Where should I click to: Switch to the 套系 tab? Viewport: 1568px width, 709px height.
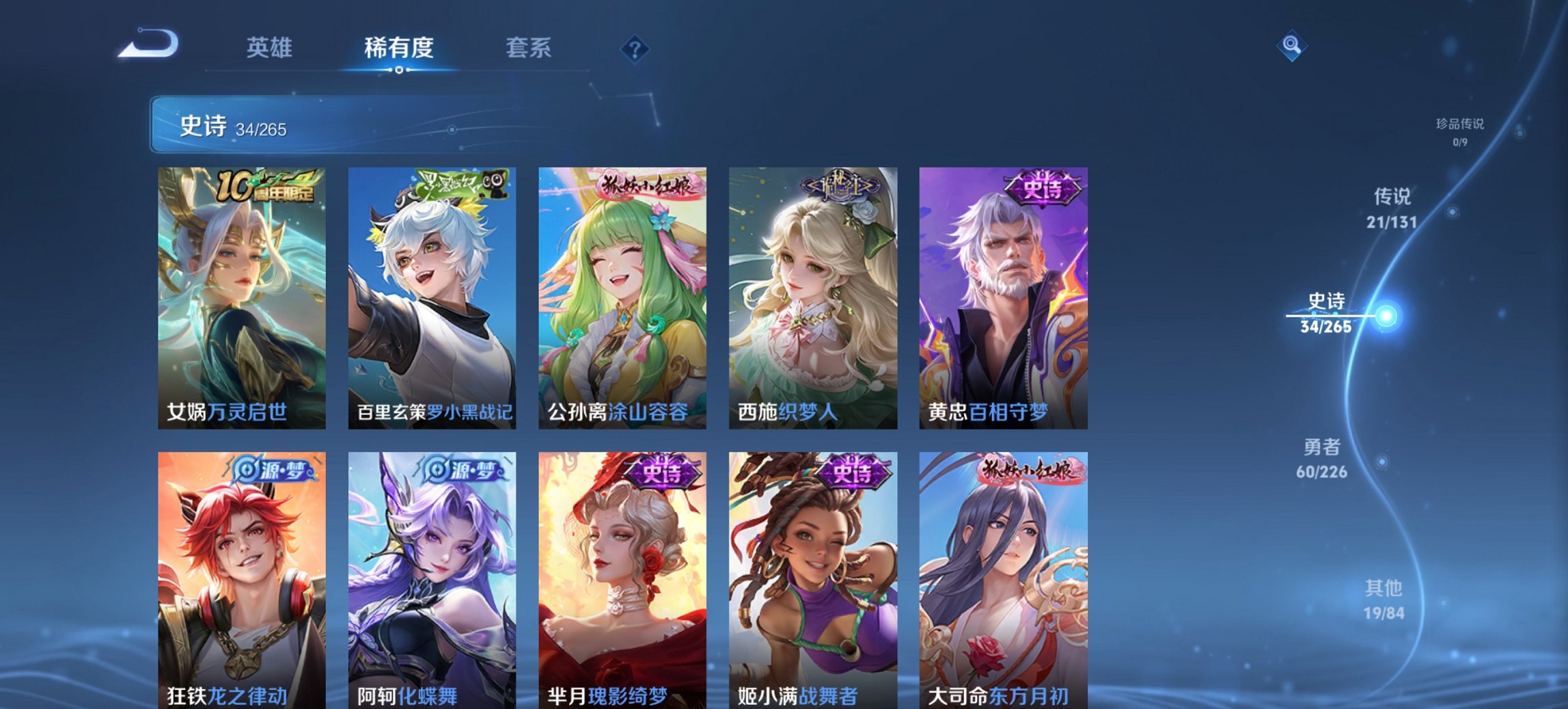(529, 48)
